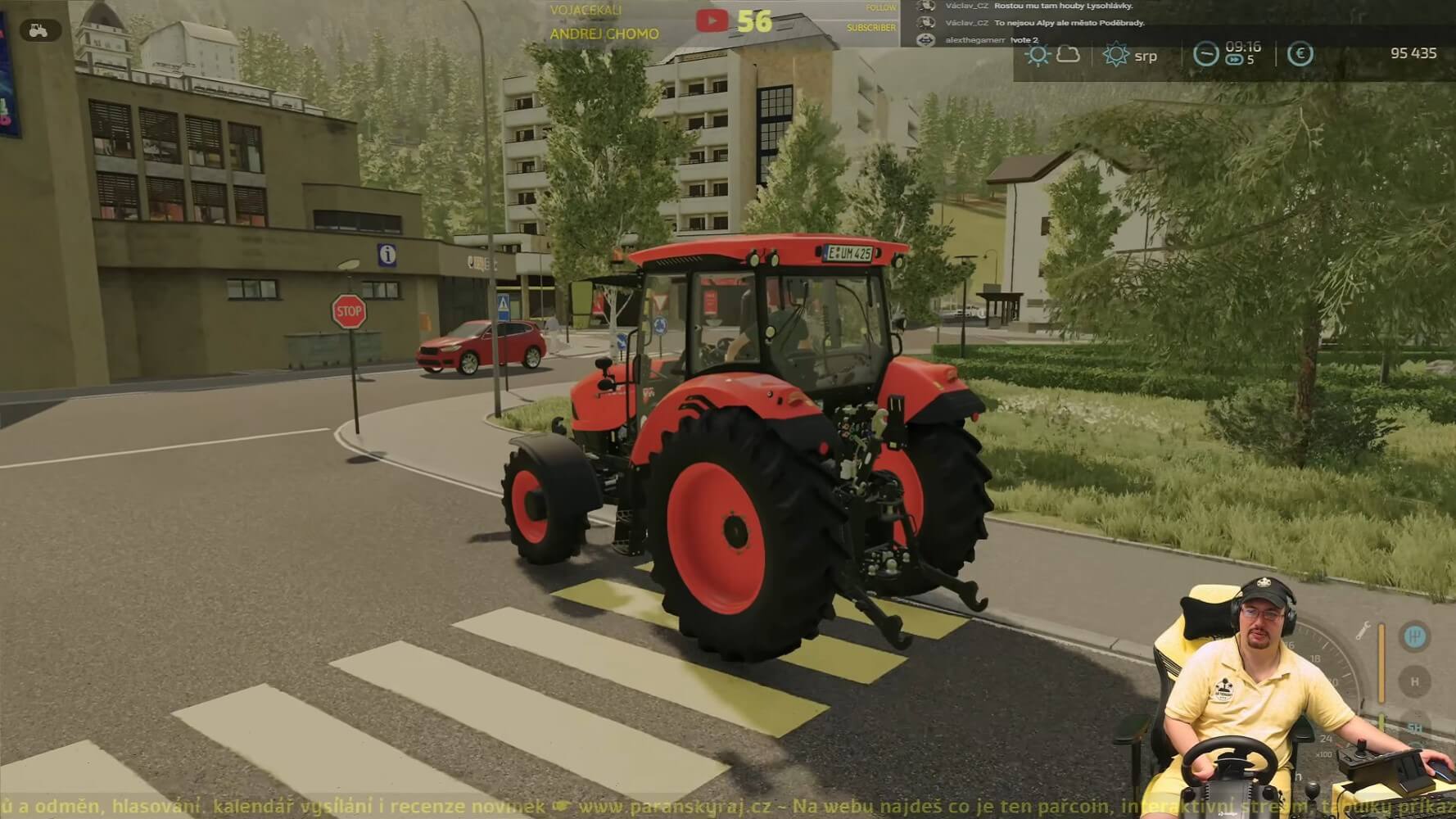The width and height of the screenshot is (1456, 819).
Task: Select the red YouTube play icon
Action: 712,20
